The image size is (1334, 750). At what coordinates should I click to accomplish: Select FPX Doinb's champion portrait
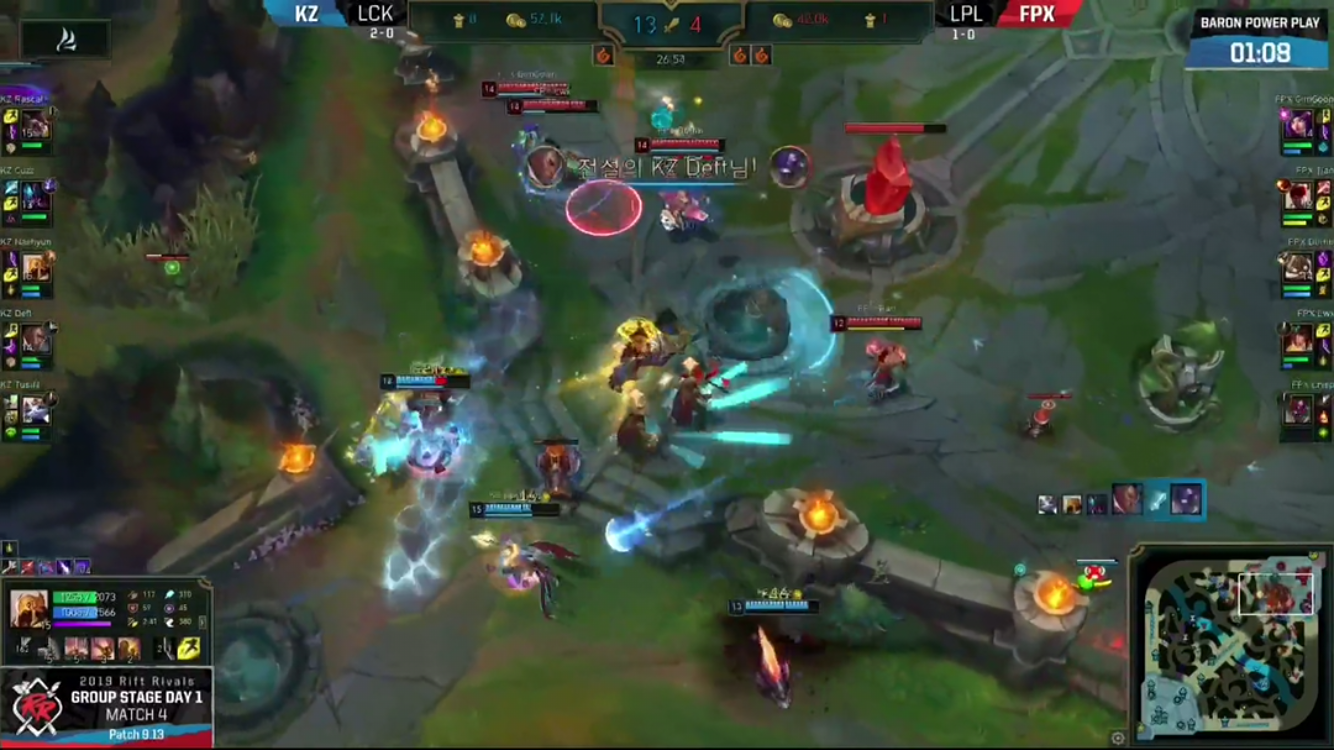pyautogui.click(x=1298, y=268)
